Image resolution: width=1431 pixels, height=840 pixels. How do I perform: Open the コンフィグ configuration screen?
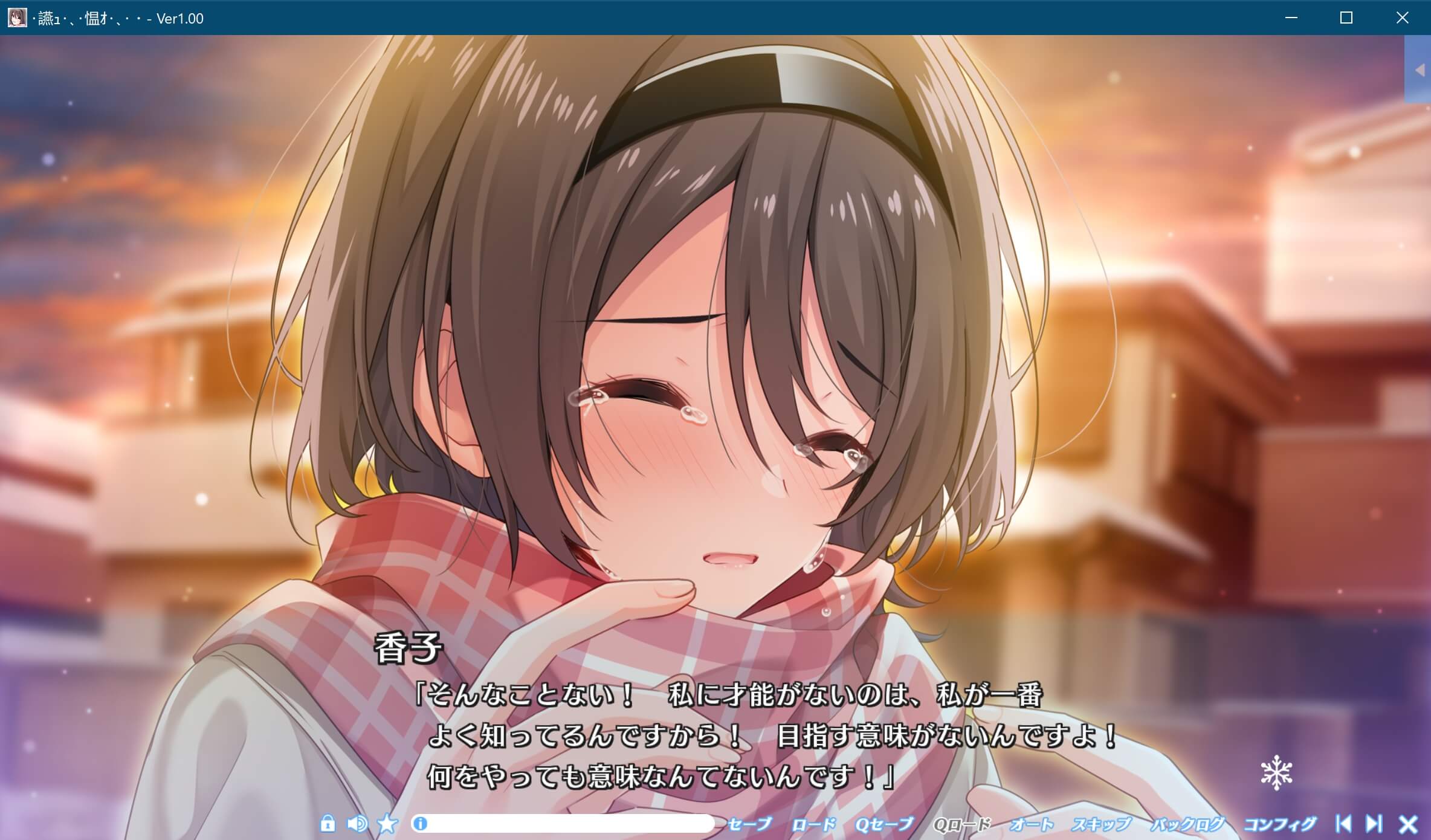tap(1279, 823)
